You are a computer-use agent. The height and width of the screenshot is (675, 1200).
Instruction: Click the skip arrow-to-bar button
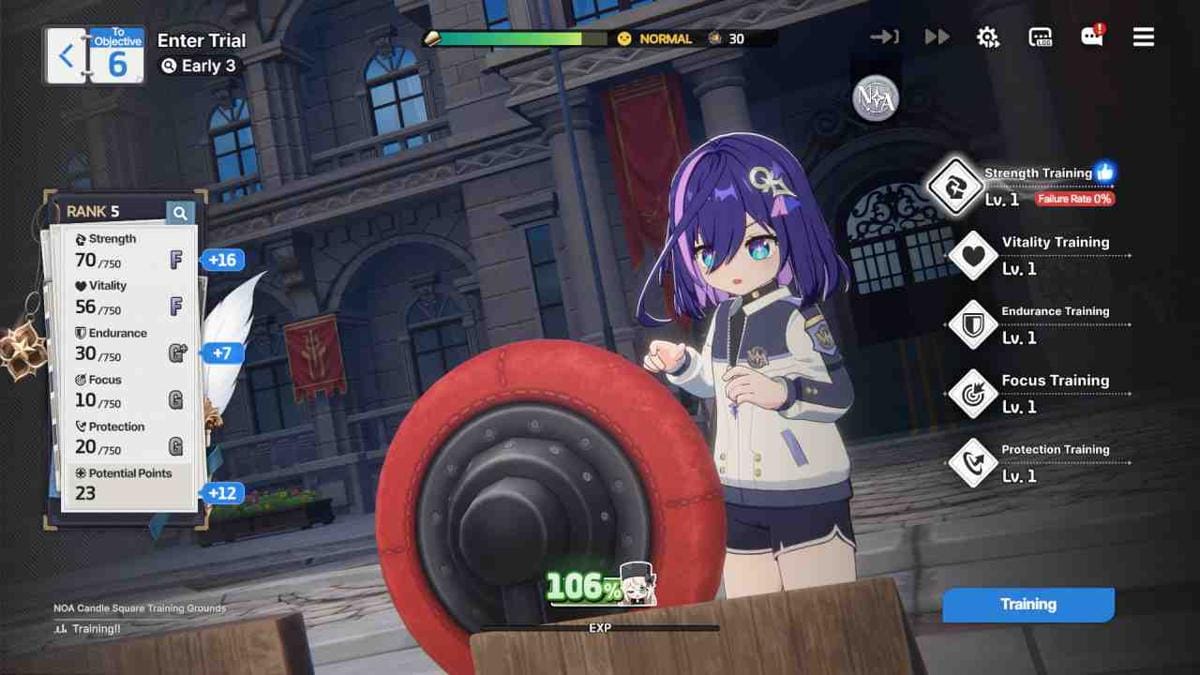(885, 37)
